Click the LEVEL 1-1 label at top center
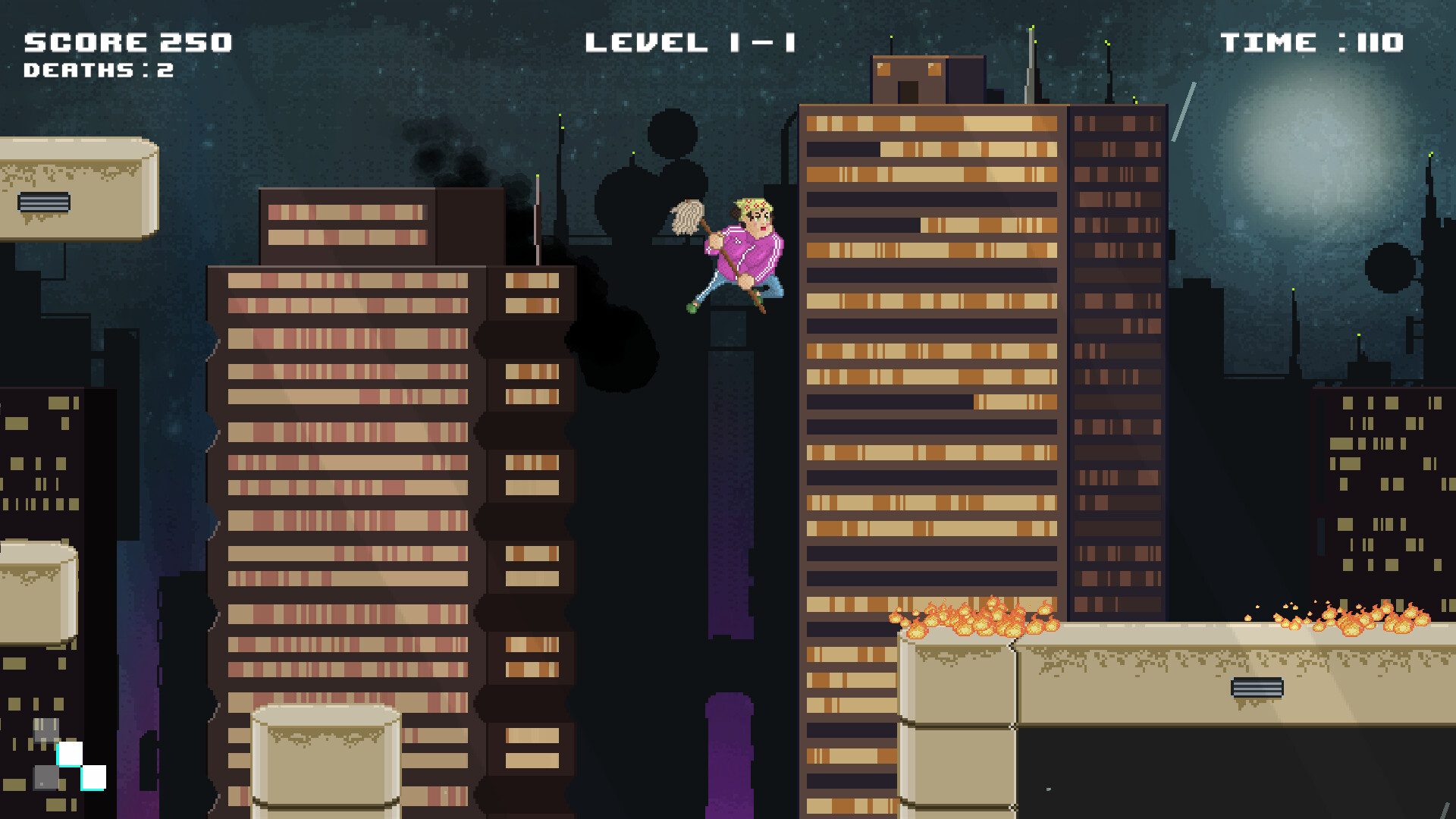The height and width of the screenshot is (819, 1456). 690,42
